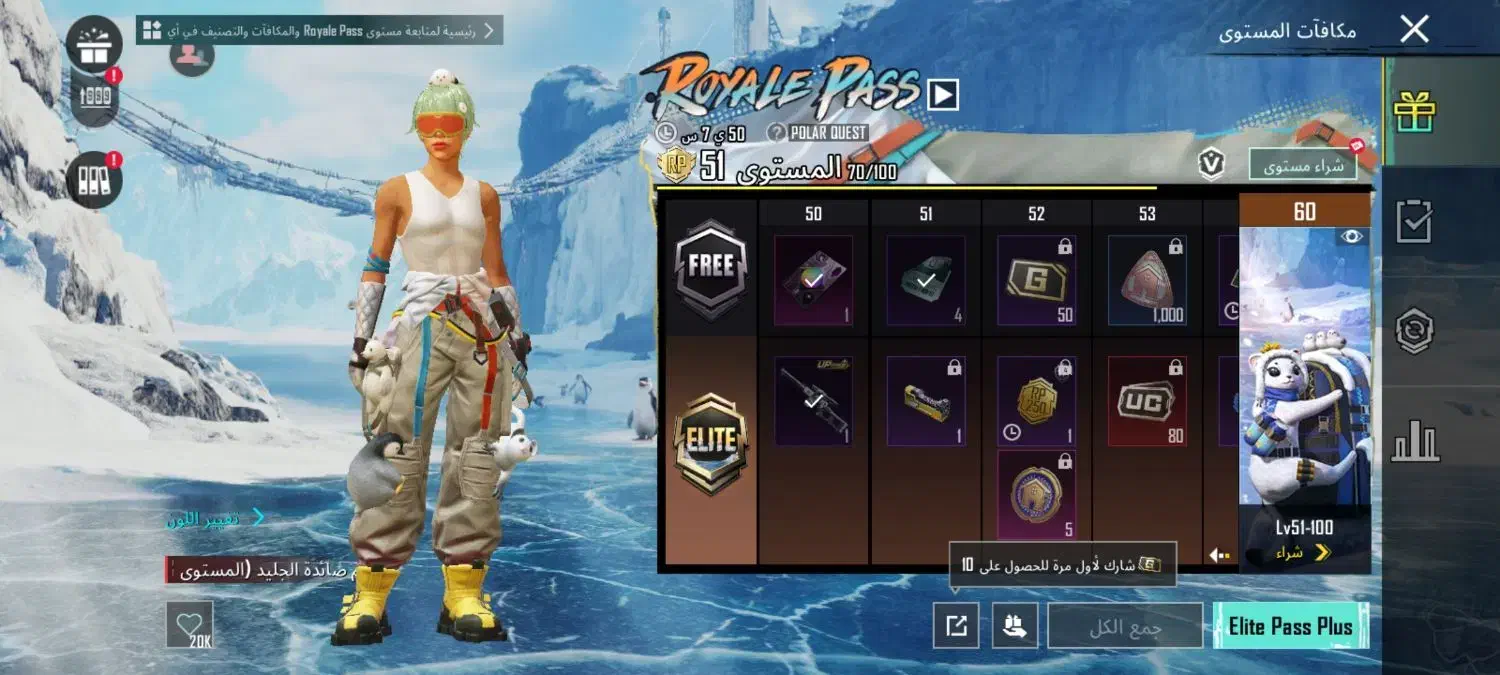
Task: Collect all rewards with the grey button
Action: 1125,626
